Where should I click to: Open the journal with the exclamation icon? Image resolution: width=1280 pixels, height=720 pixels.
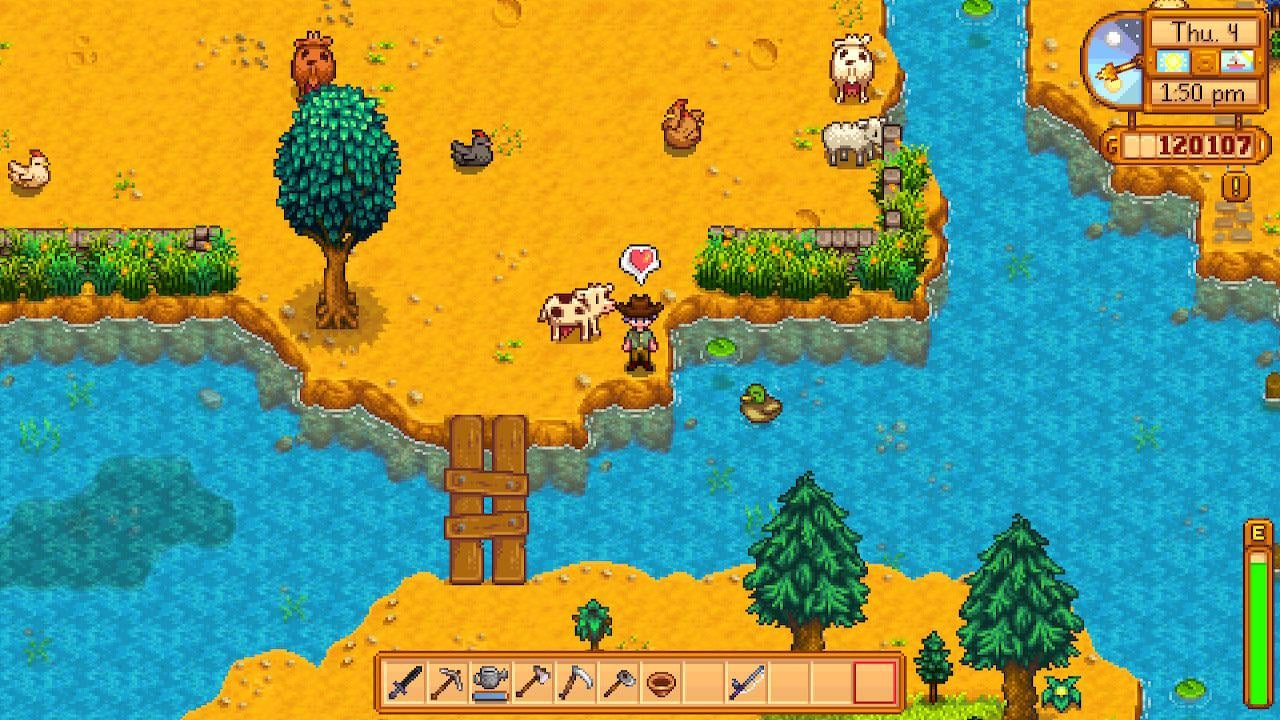(x=1237, y=186)
